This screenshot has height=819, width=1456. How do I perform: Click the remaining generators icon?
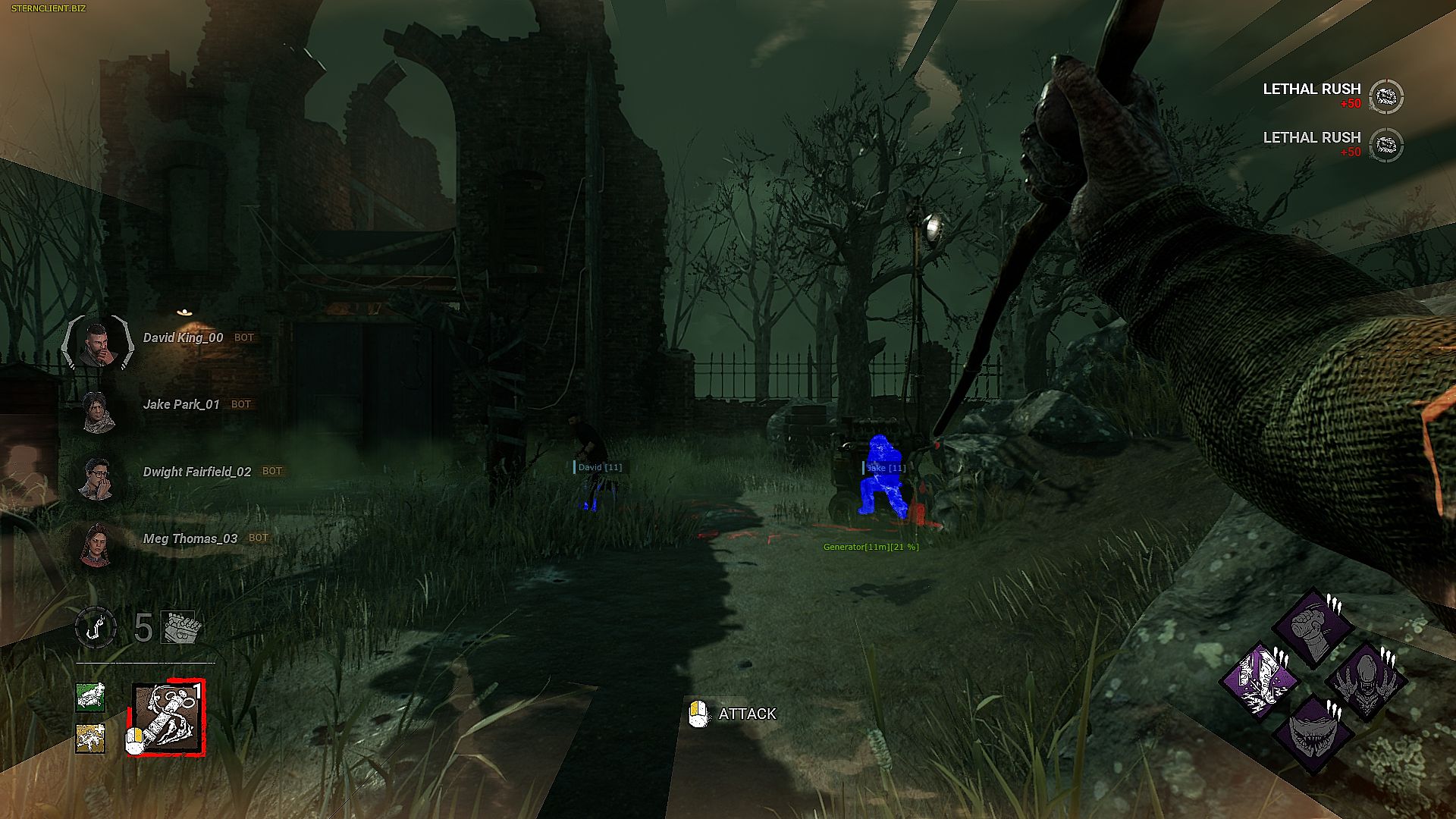point(179,627)
